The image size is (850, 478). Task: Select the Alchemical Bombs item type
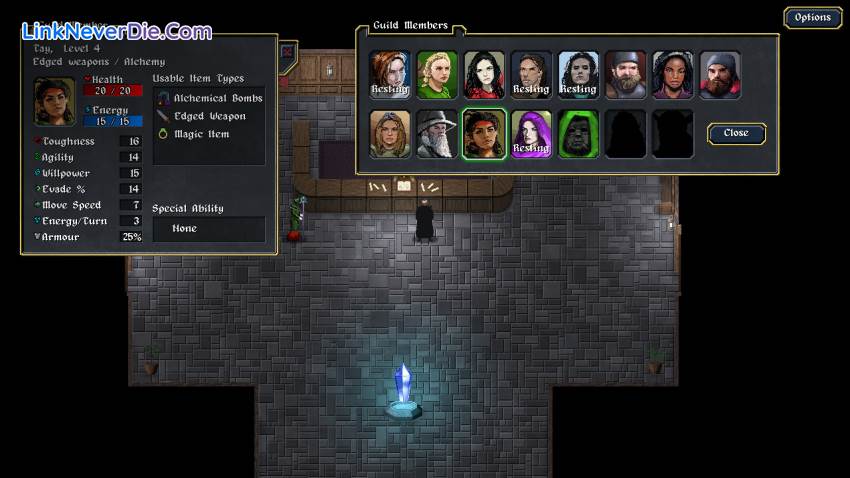217,98
